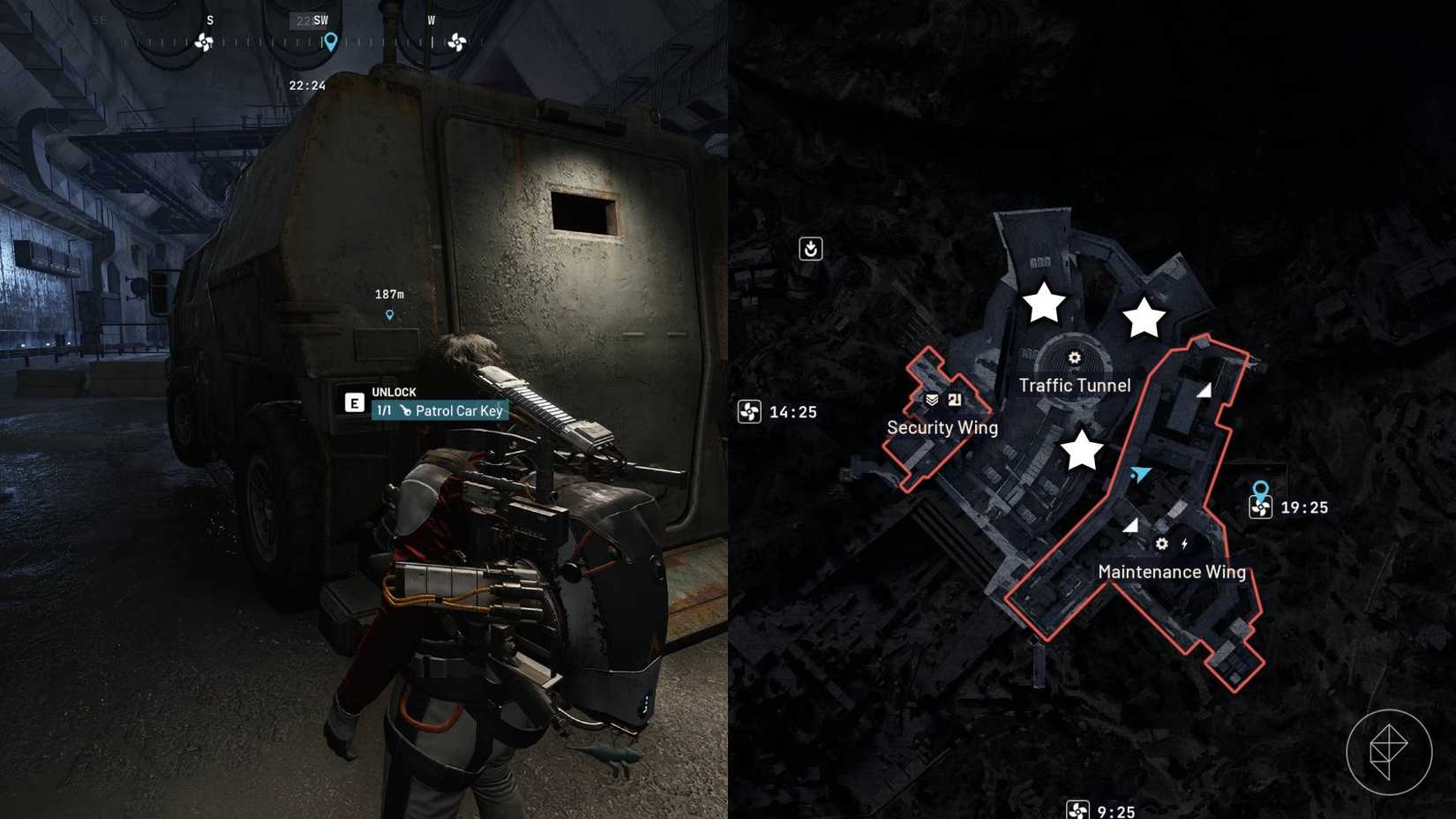The image size is (1456, 819).
Task: Click the blue waypoint marker on the compass
Action: coord(329,40)
